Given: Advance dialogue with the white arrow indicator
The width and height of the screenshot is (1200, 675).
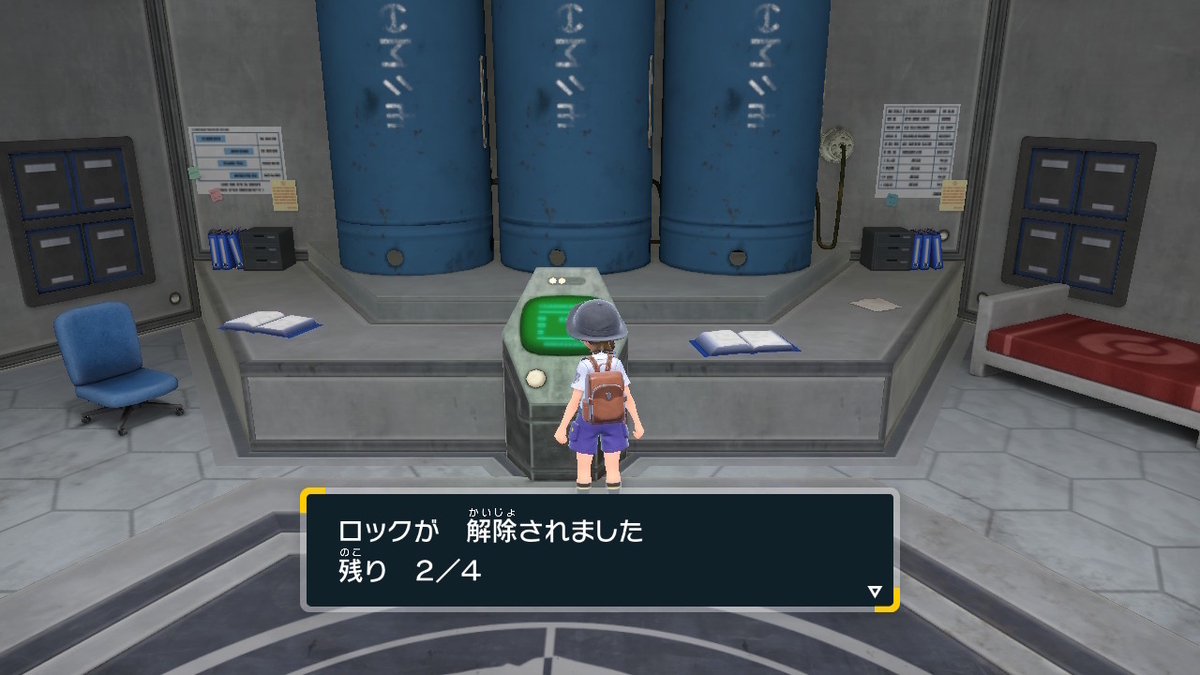Looking at the screenshot, I should click(875, 592).
